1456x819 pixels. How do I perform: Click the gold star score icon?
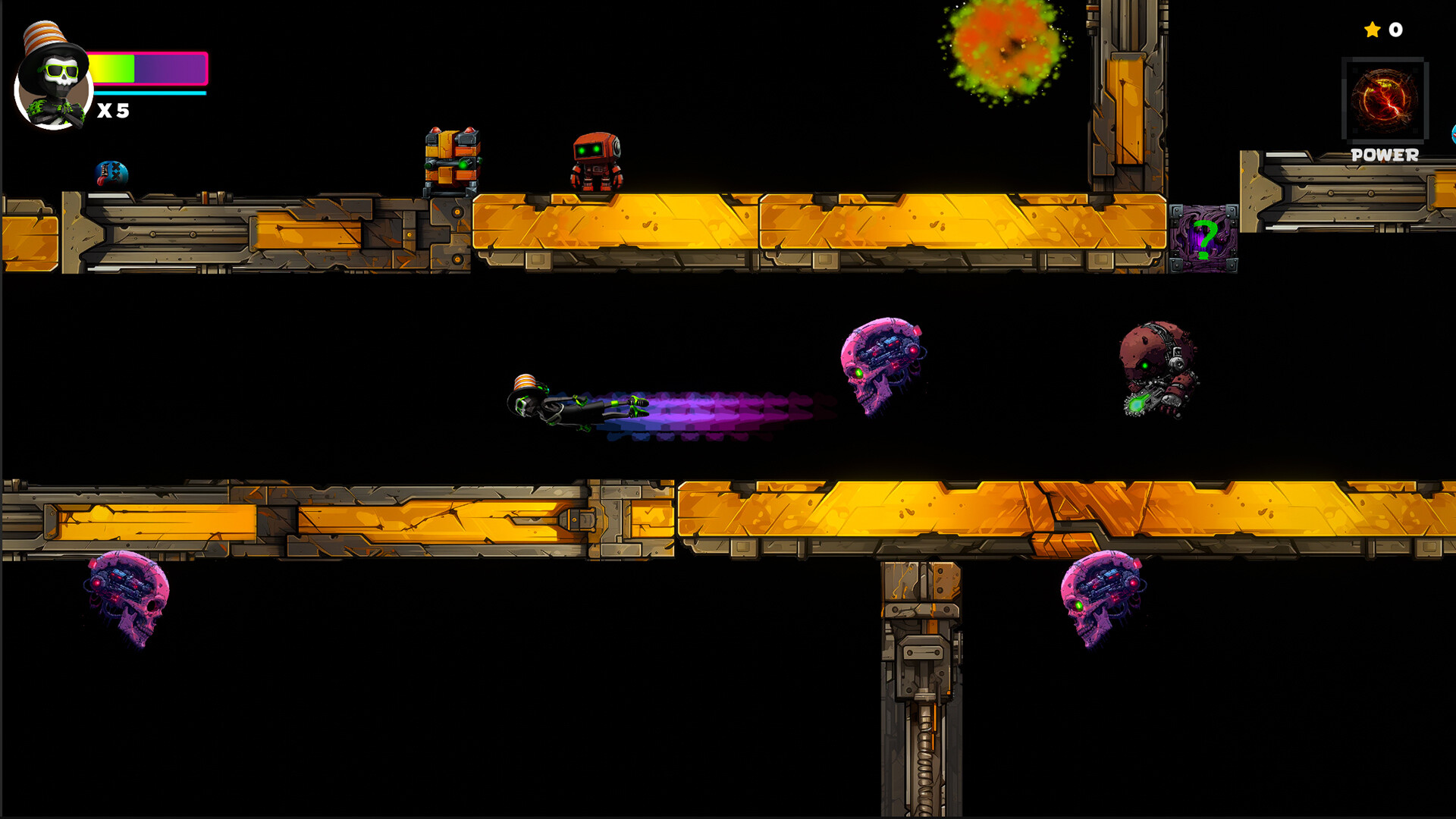click(x=1371, y=30)
